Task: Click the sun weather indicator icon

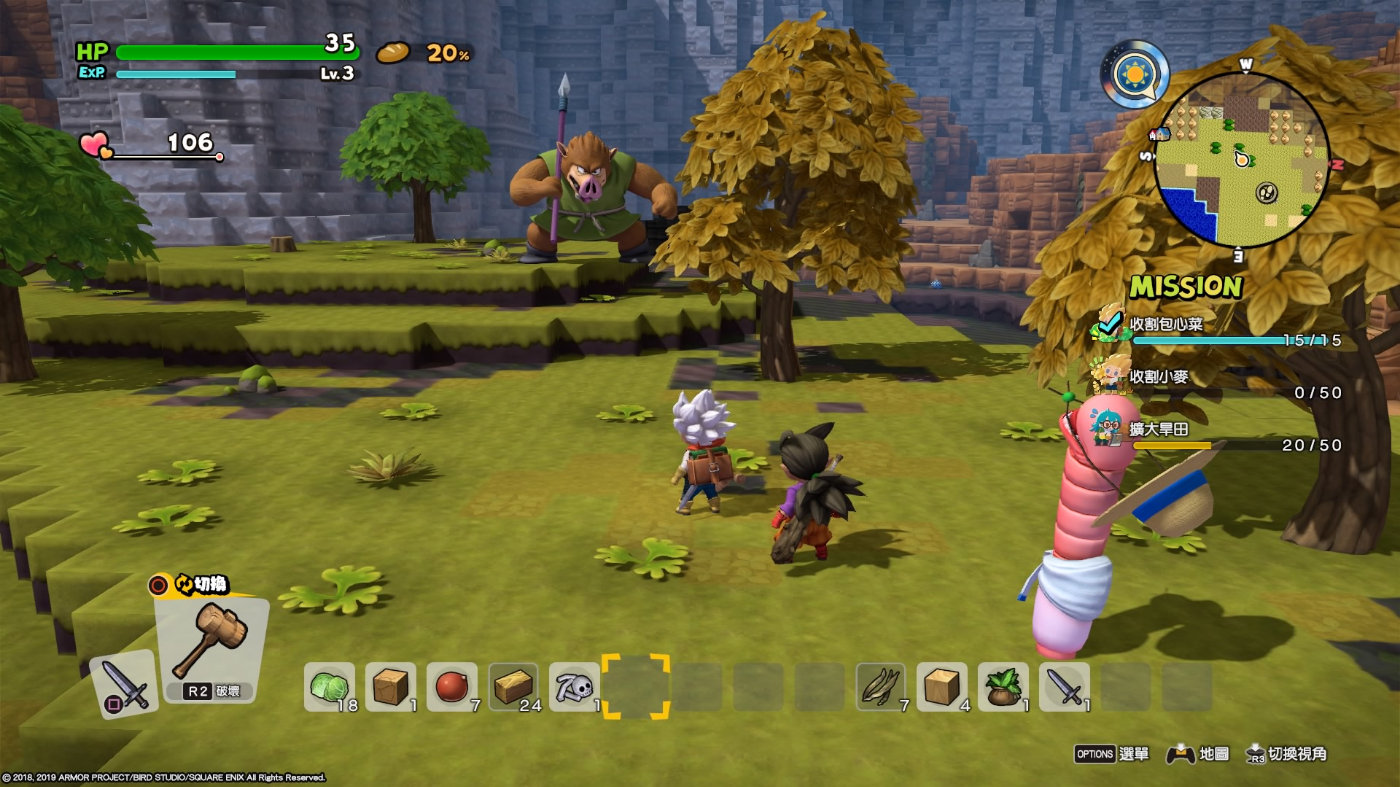Action: coord(1135,73)
